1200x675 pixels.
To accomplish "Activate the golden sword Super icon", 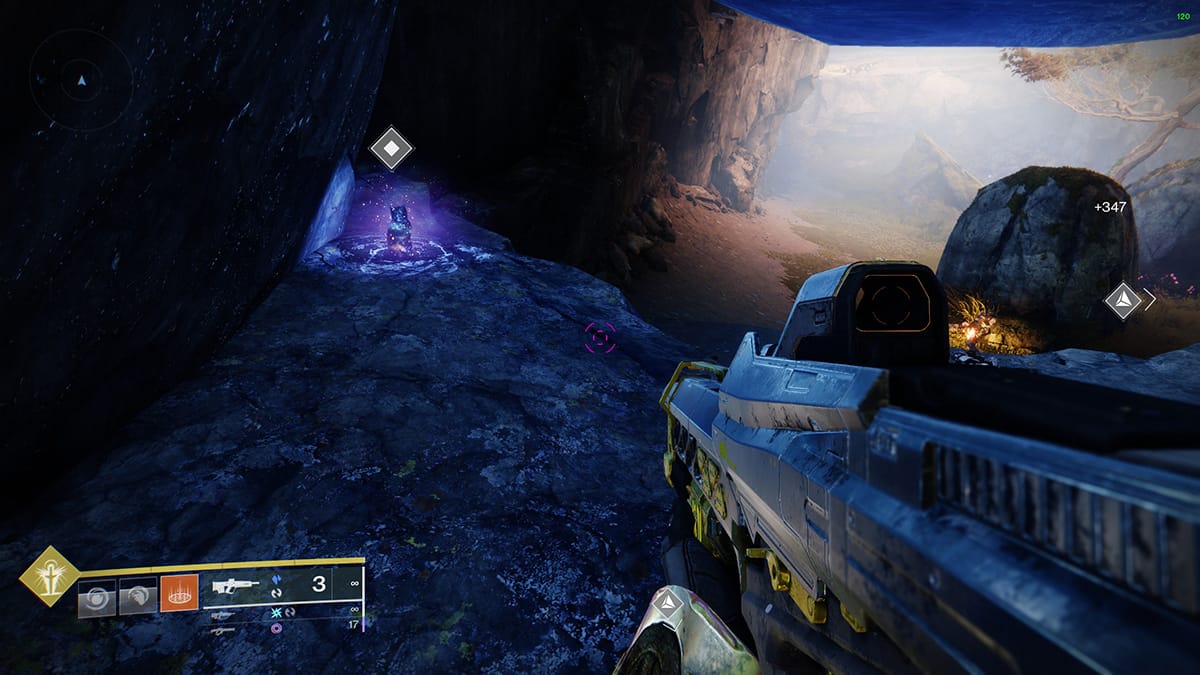I will tap(50, 576).
